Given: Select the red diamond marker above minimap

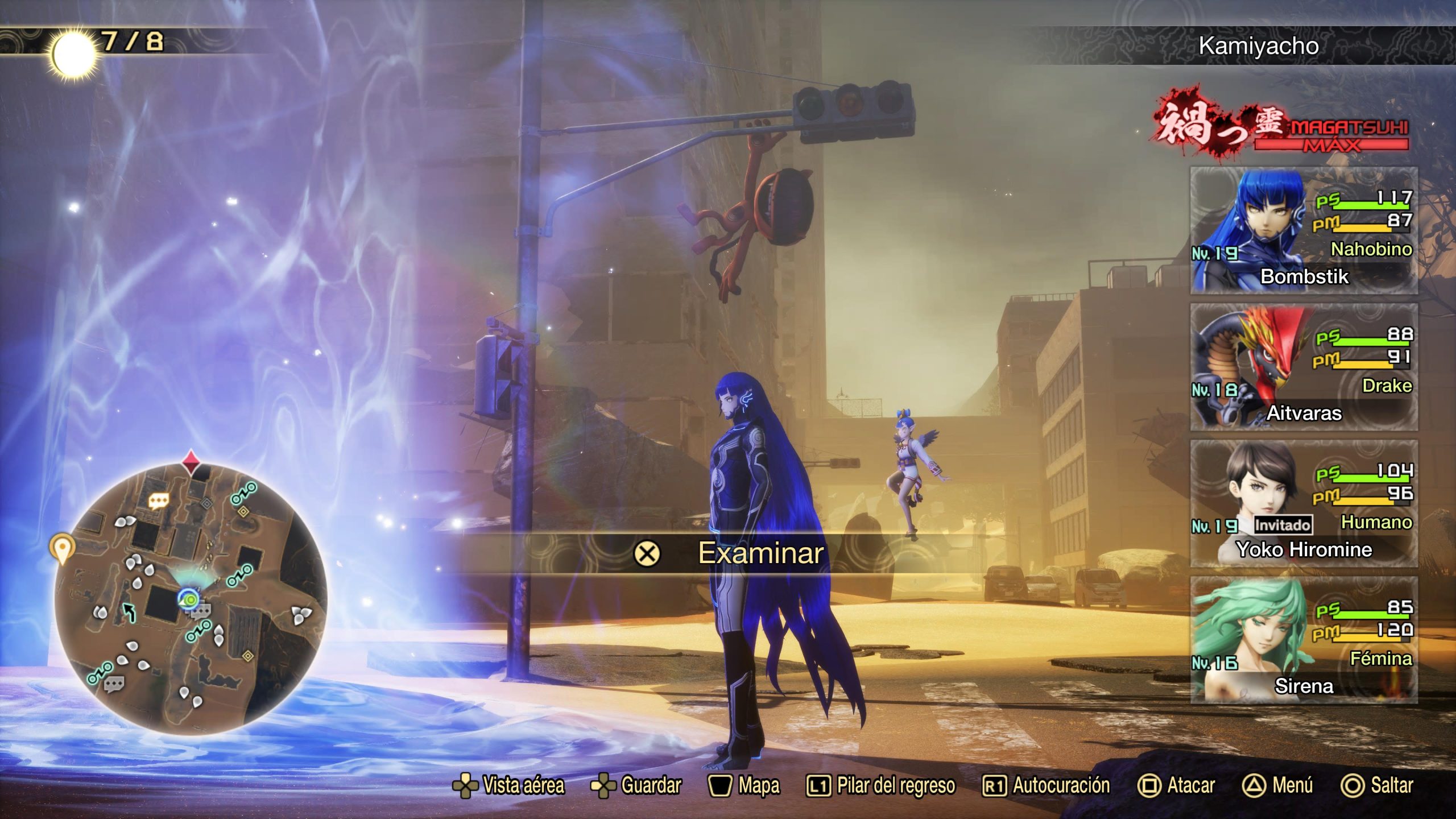Looking at the screenshot, I should [191, 461].
